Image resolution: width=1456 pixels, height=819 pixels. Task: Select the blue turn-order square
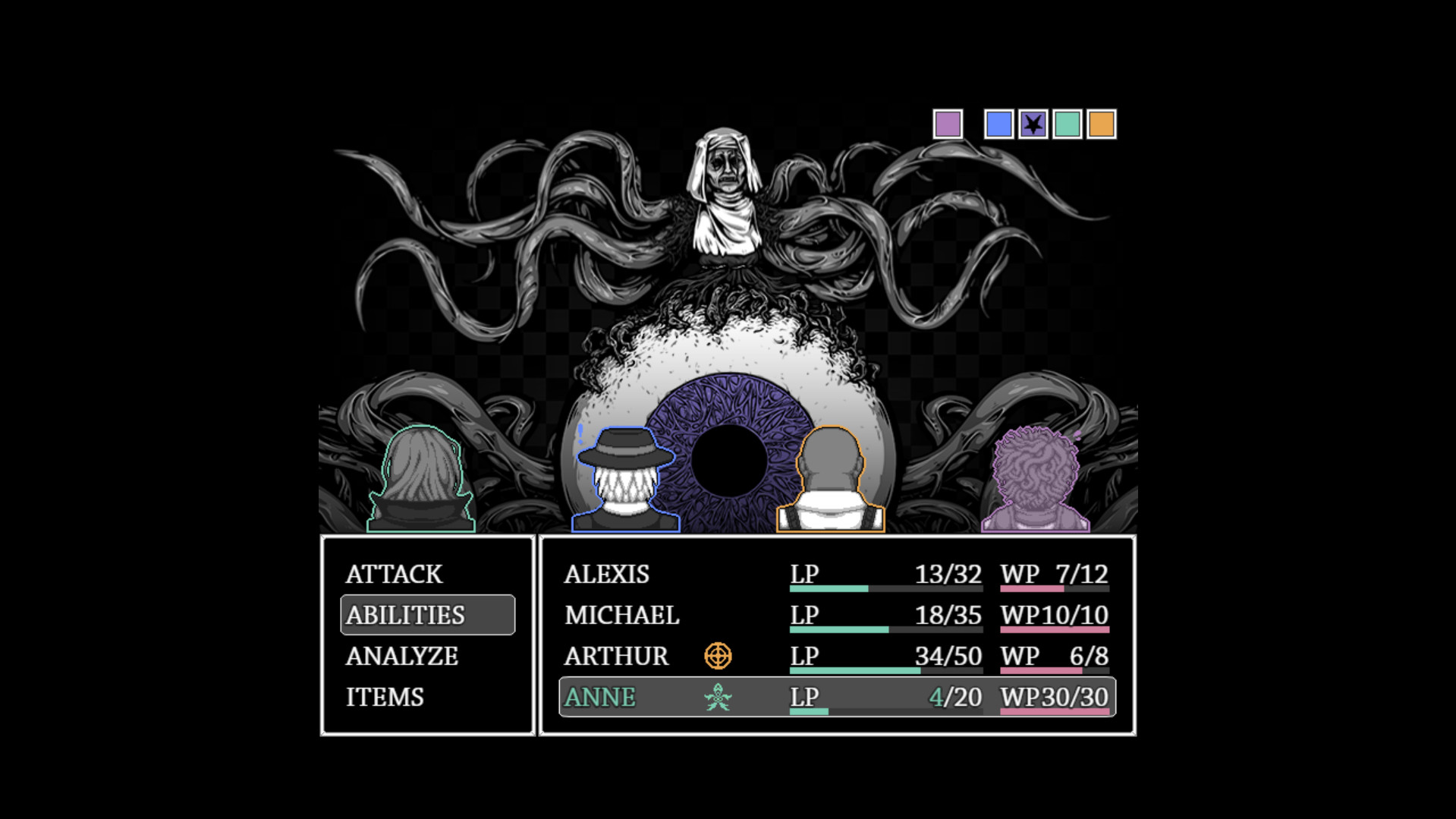click(999, 124)
